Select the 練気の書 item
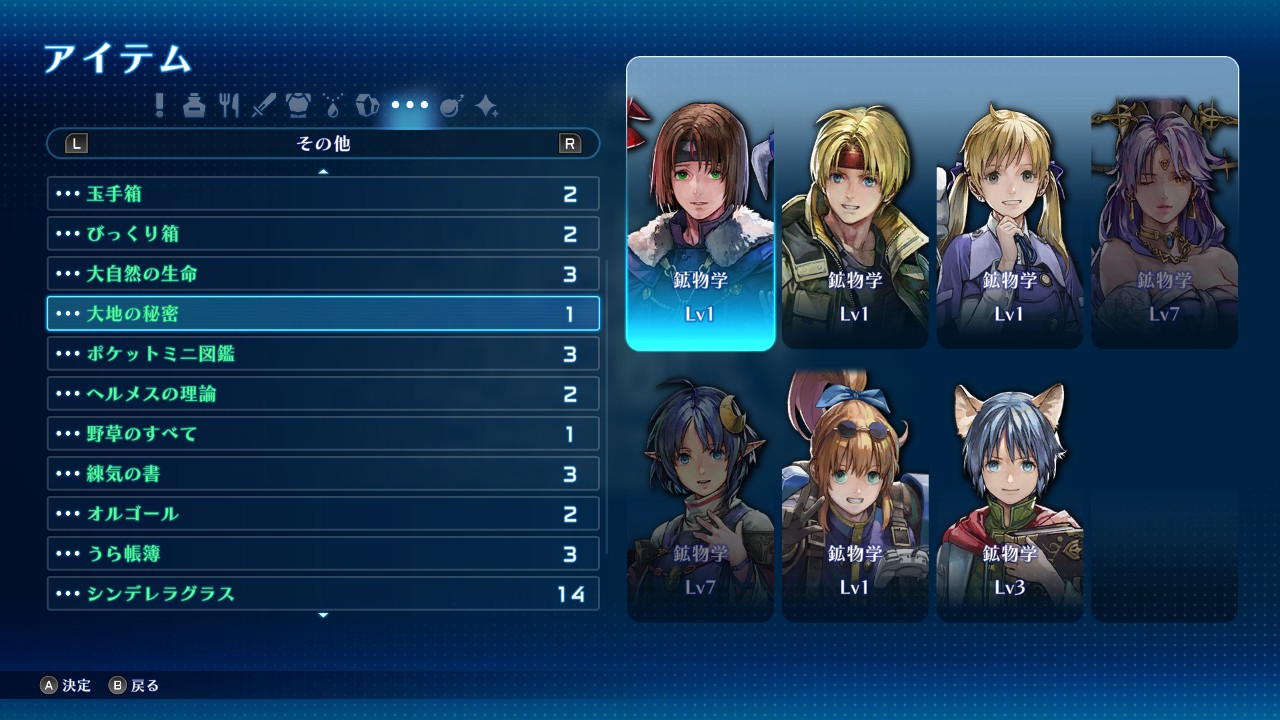Viewport: 1280px width, 720px height. pyautogui.click(x=323, y=474)
